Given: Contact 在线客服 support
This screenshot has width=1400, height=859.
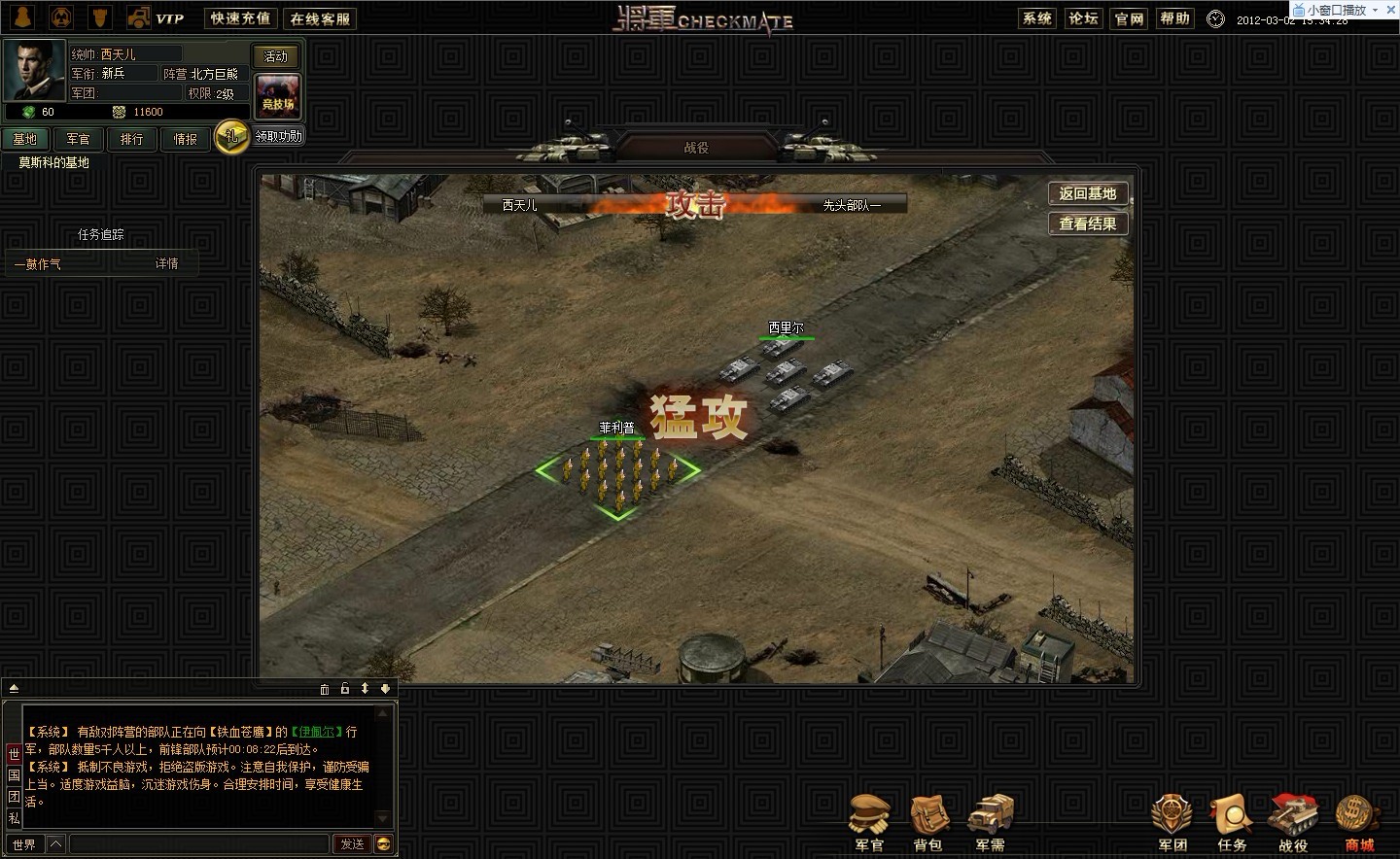Looking at the screenshot, I should pos(320,18).
